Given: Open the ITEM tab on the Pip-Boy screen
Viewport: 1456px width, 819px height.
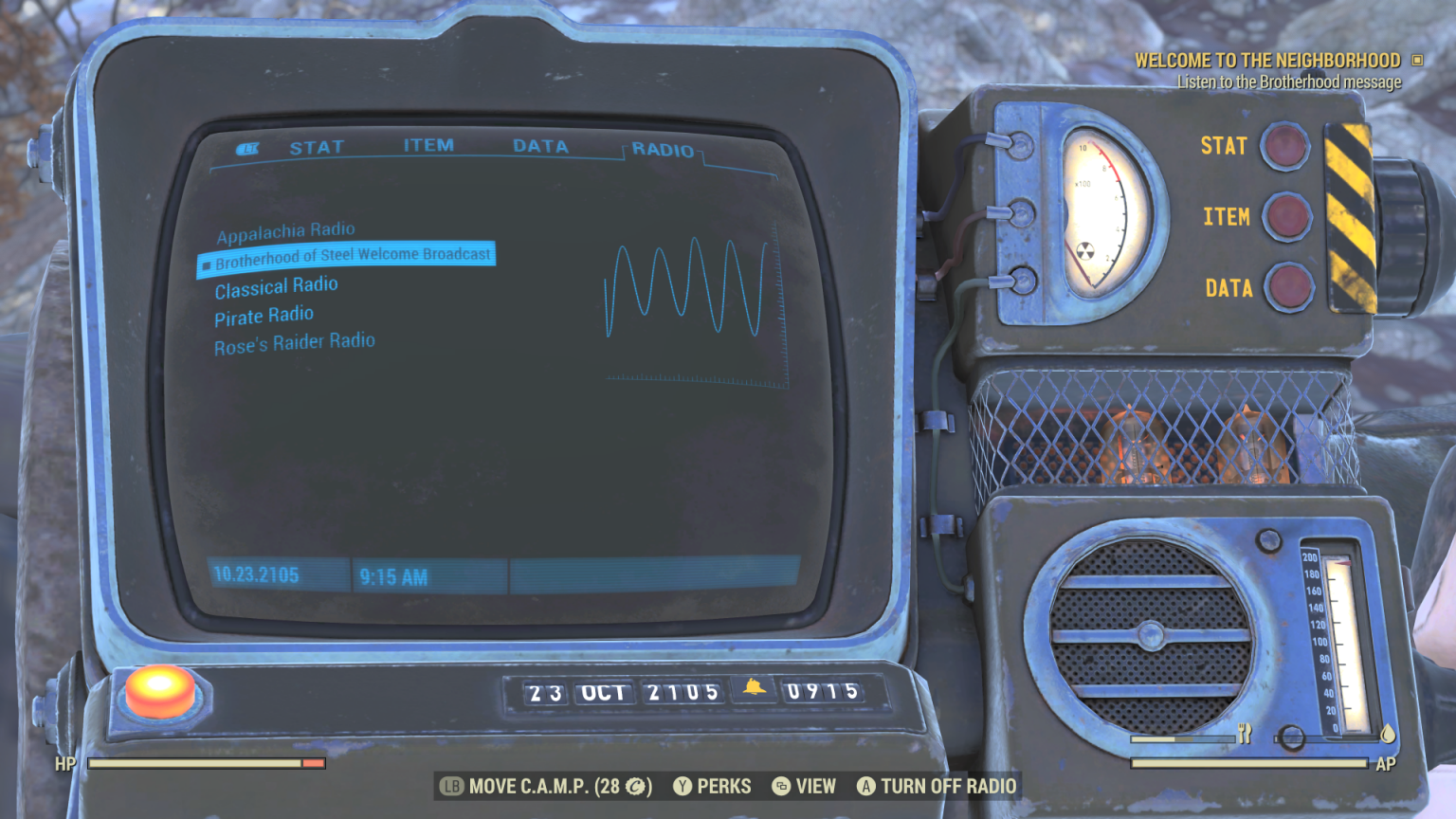Looking at the screenshot, I should [x=428, y=145].
